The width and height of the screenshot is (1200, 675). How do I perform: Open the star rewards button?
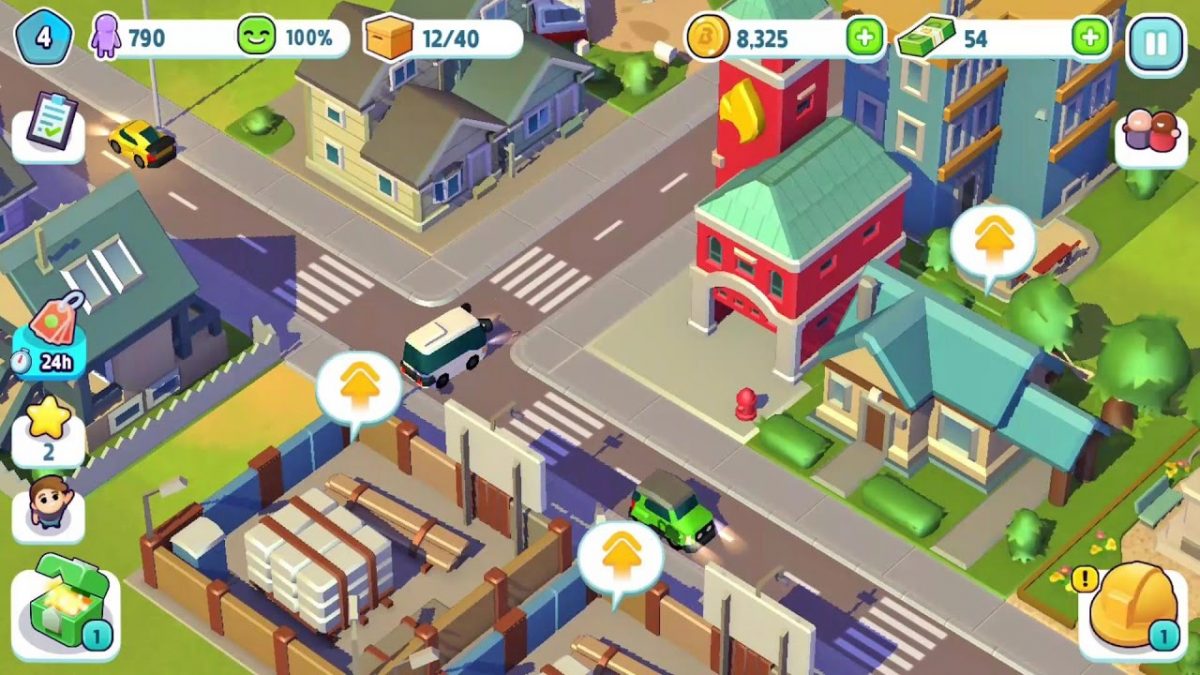(48, 427)
